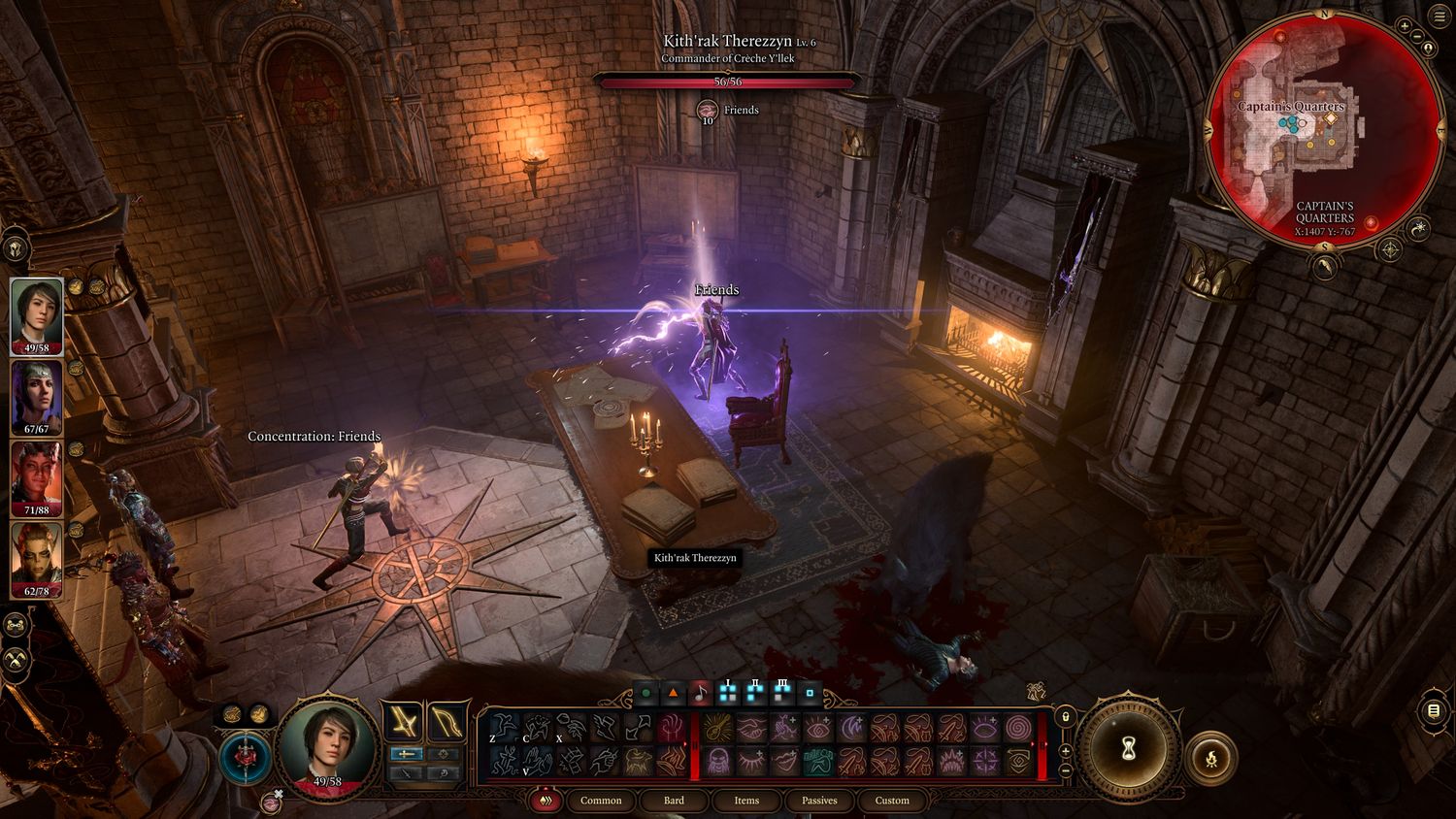Show the Items hotbar tab

point(746,801)
